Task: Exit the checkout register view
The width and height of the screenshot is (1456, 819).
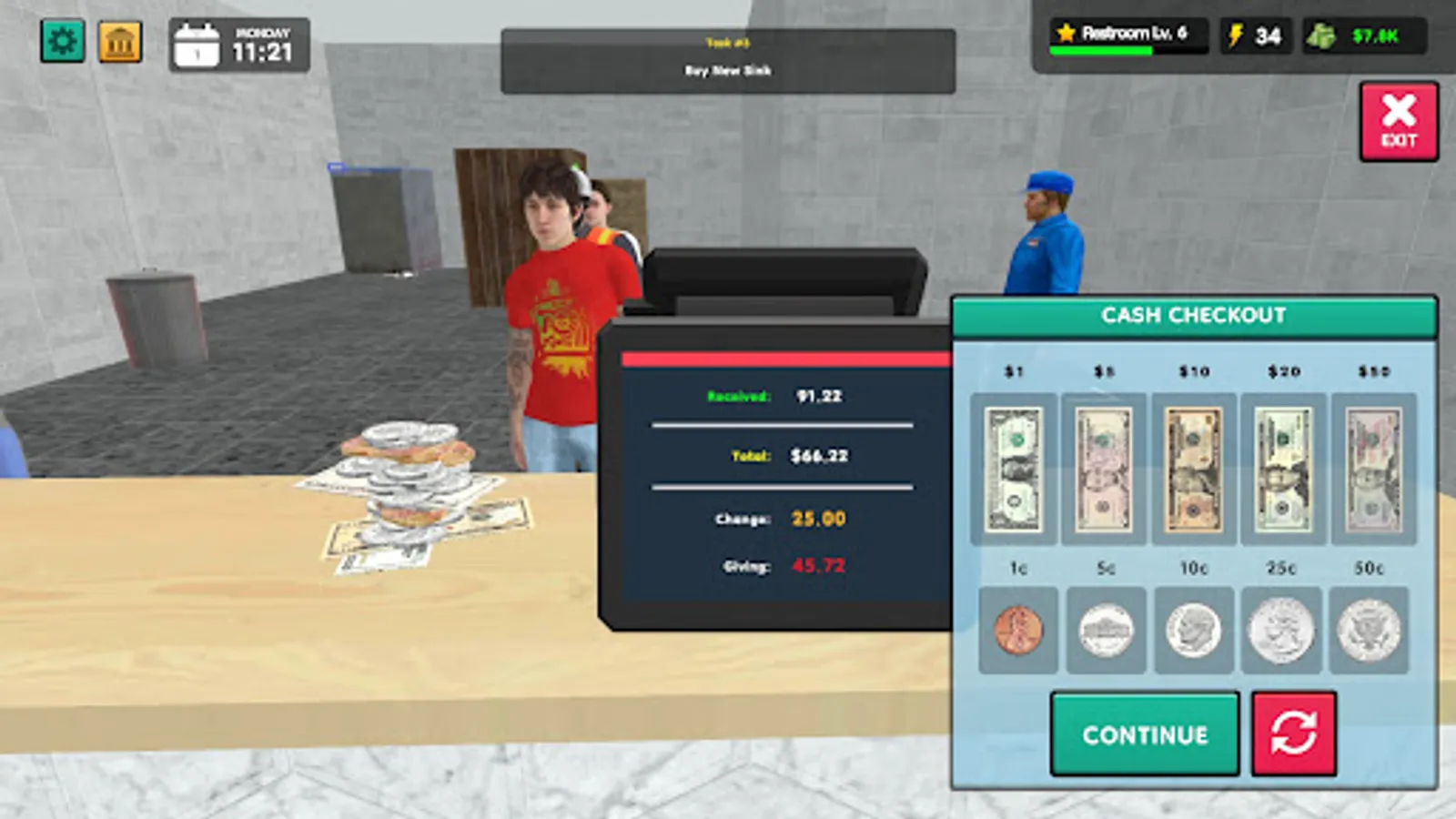Action: pos(1400,119)
